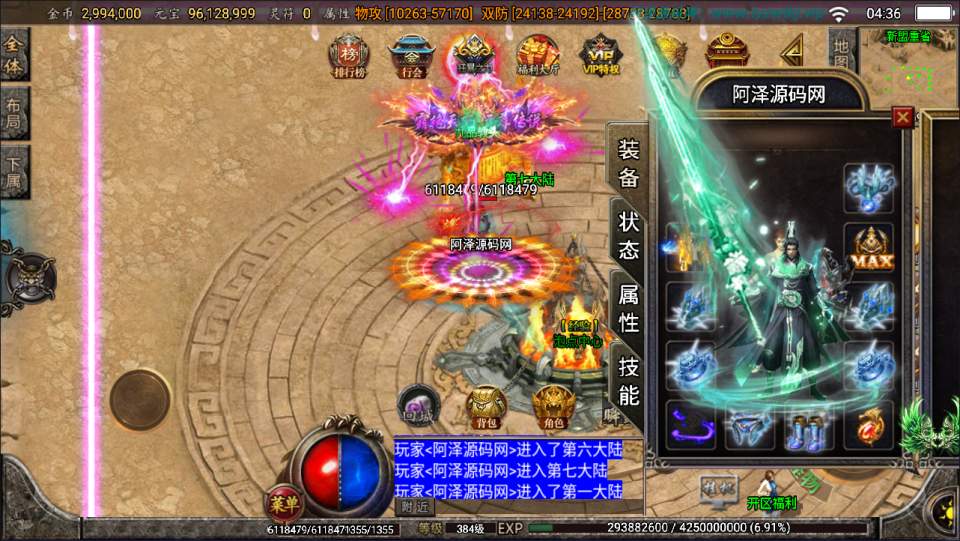Open the 菜单 menu button
The width and height of the screenshot is (960, 541).
tap(282, 500)
